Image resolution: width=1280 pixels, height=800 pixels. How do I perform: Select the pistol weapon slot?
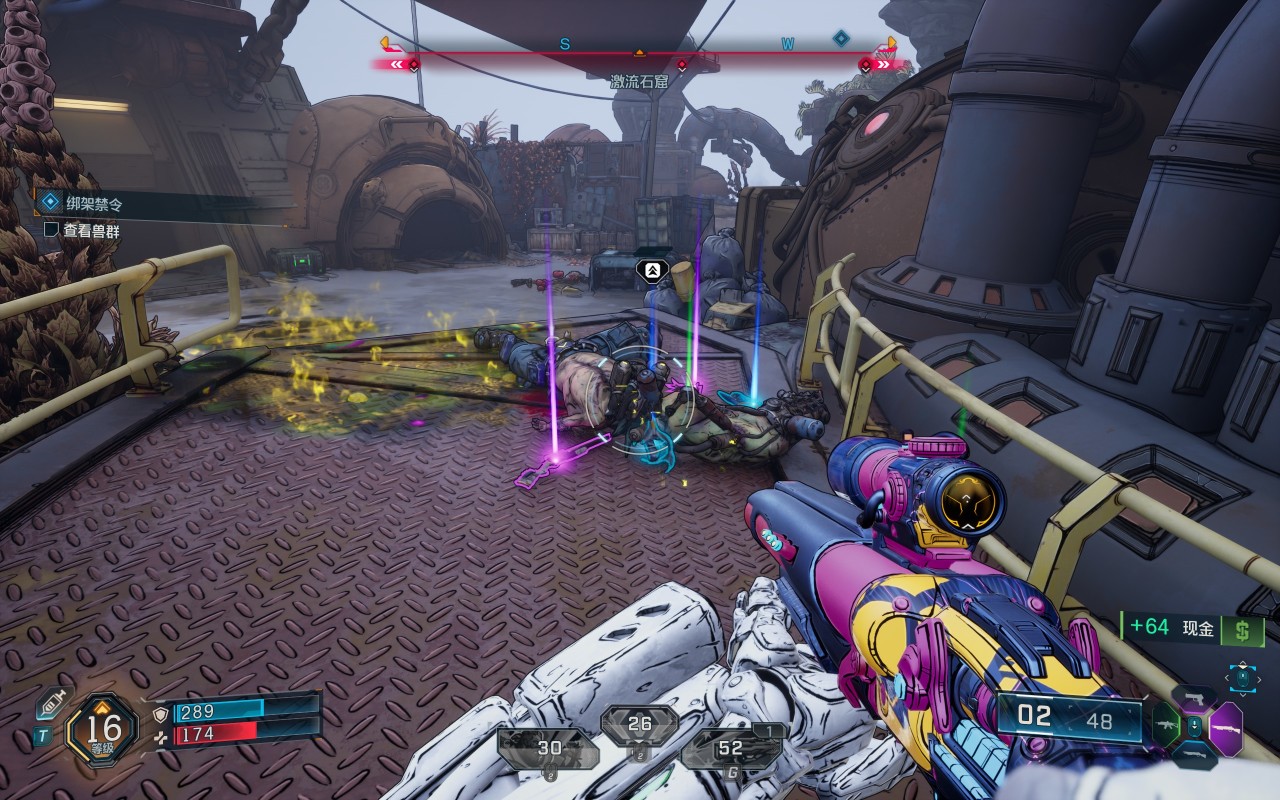[1194, 698]
